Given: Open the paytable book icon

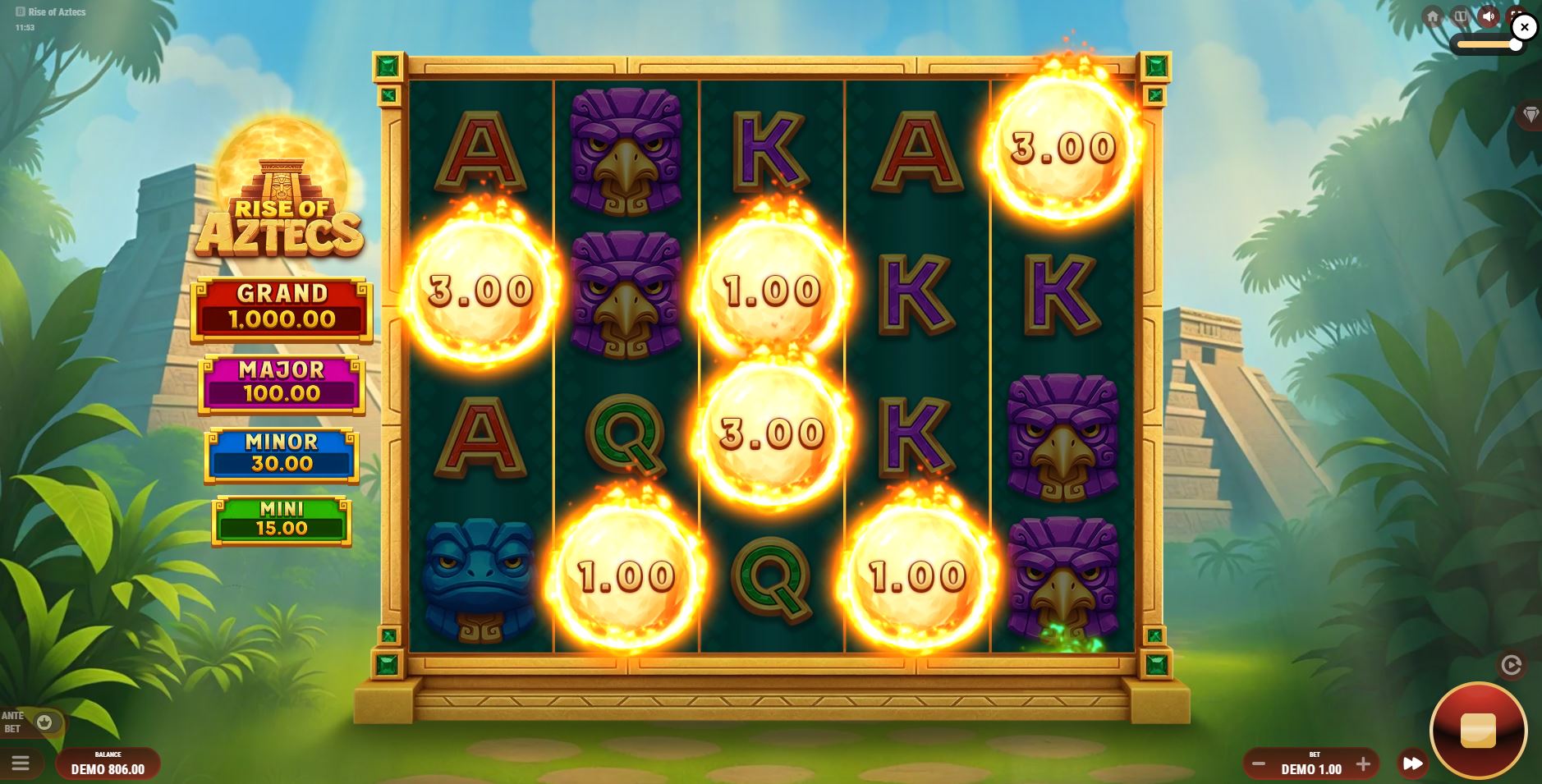Looking at the screenshot, I should coord(1461,16).
